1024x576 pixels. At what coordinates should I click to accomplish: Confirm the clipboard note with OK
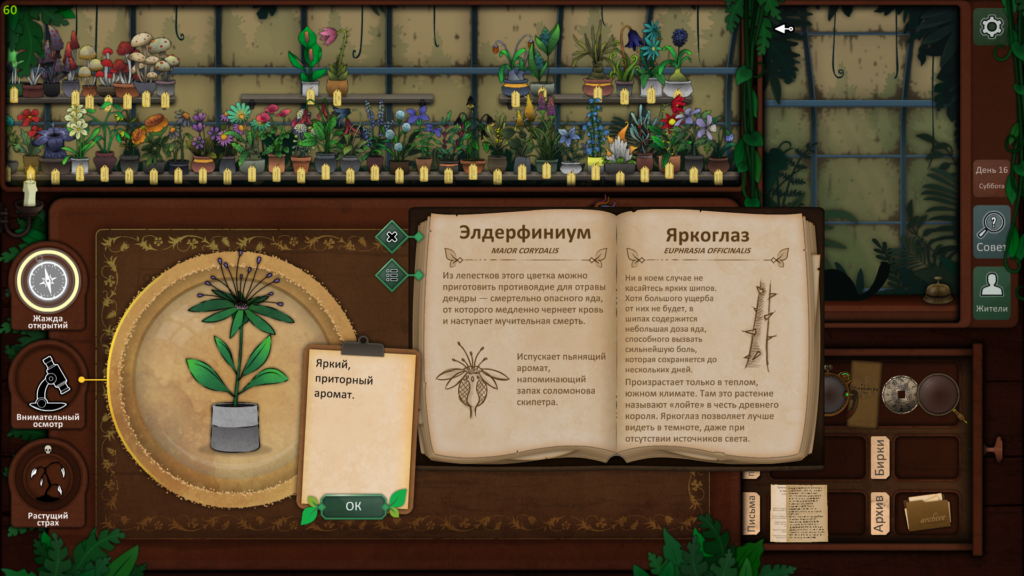click(x=353, y=506)
